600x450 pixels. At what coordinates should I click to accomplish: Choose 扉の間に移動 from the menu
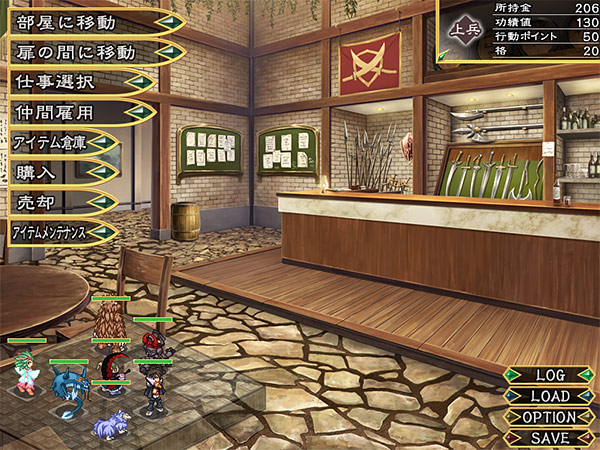90,51
